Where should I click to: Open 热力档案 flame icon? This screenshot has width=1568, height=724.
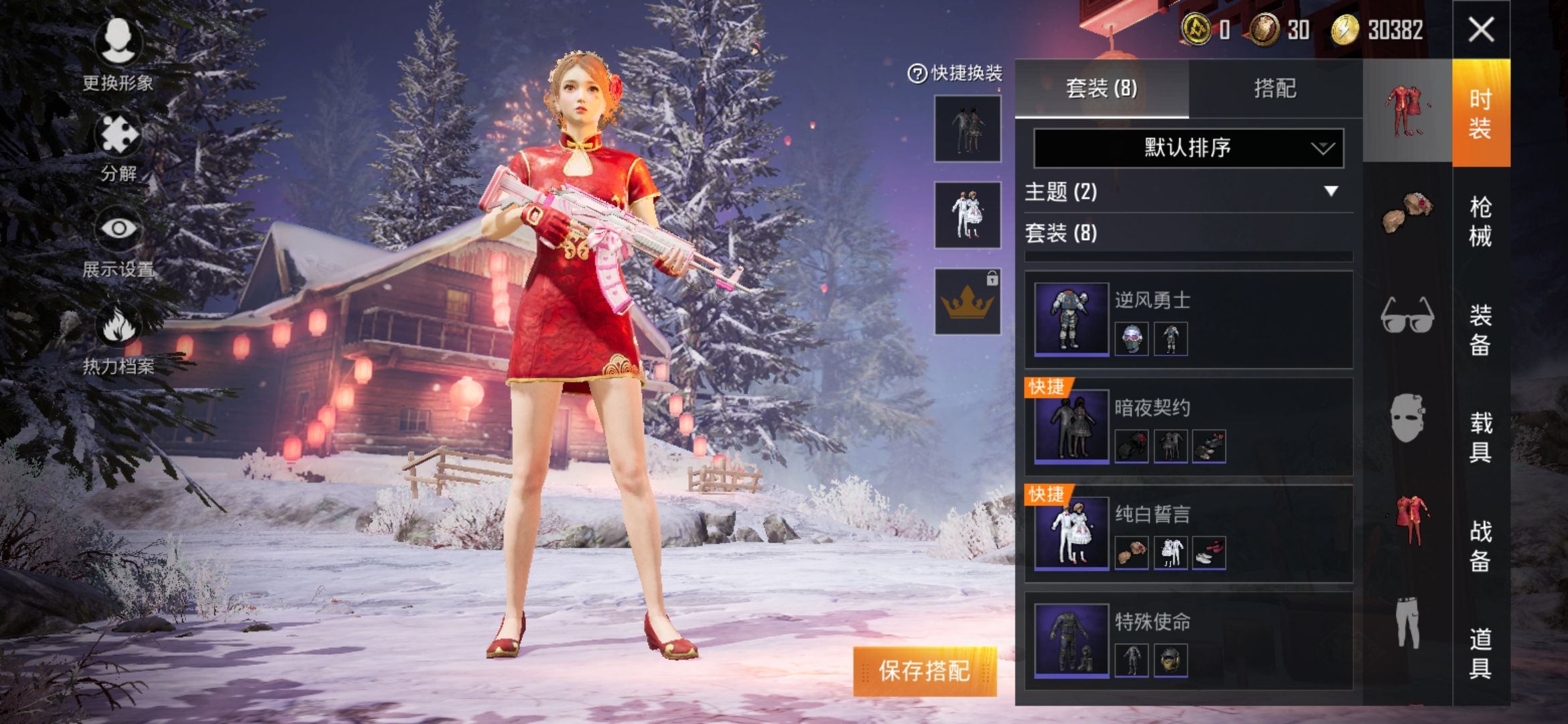coord(119,339)
